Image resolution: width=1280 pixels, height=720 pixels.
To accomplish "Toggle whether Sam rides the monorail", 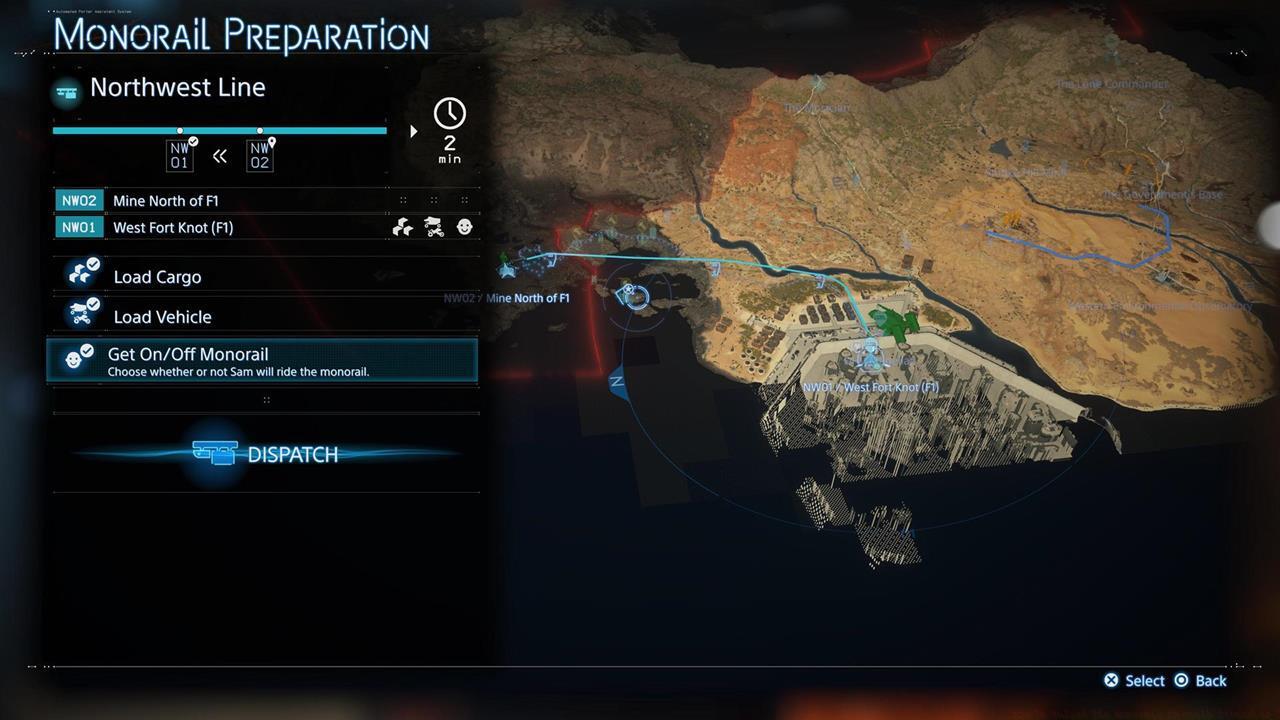I will pyautogui.click(x=265, y=360).
